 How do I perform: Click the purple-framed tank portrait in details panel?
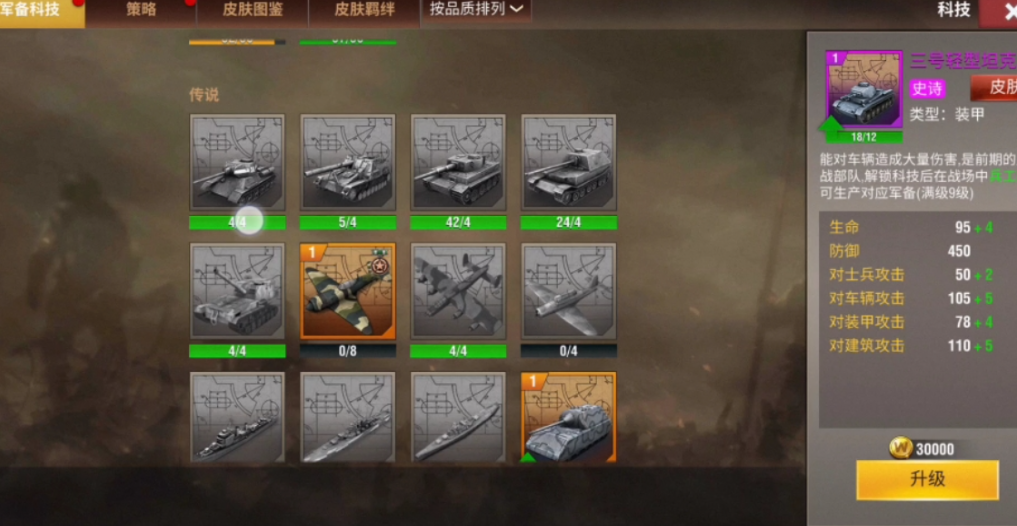[863, 91]
